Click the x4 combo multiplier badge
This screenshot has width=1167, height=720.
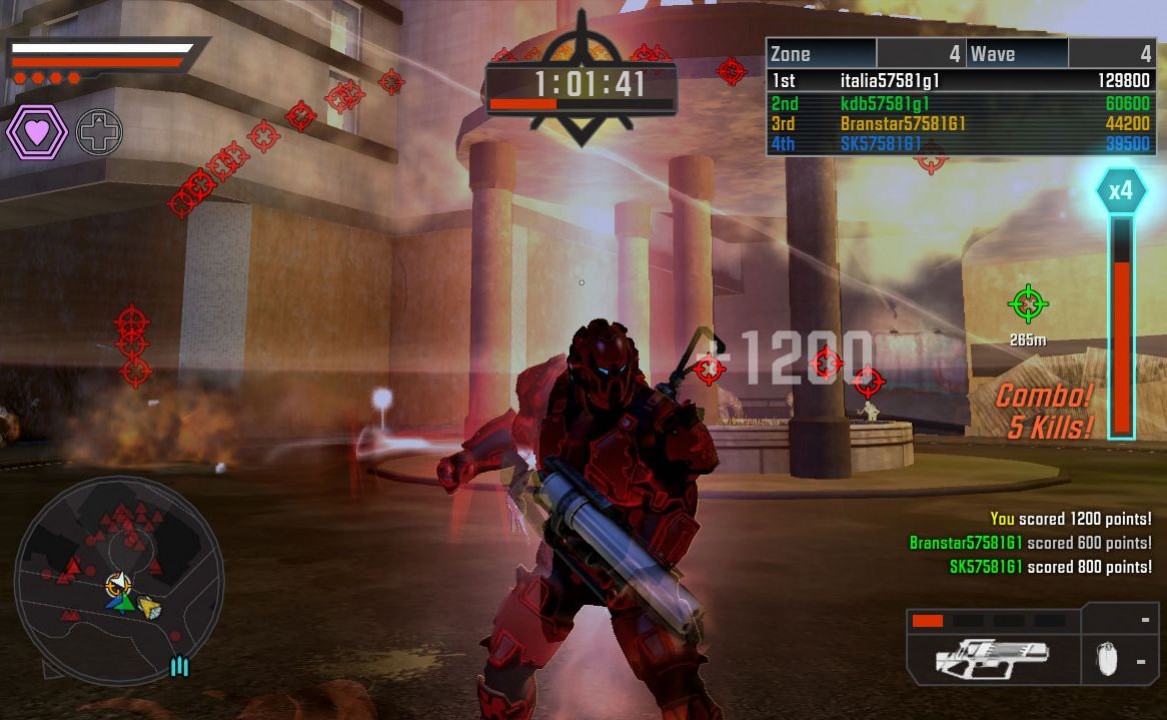(x=1120, y=190)
